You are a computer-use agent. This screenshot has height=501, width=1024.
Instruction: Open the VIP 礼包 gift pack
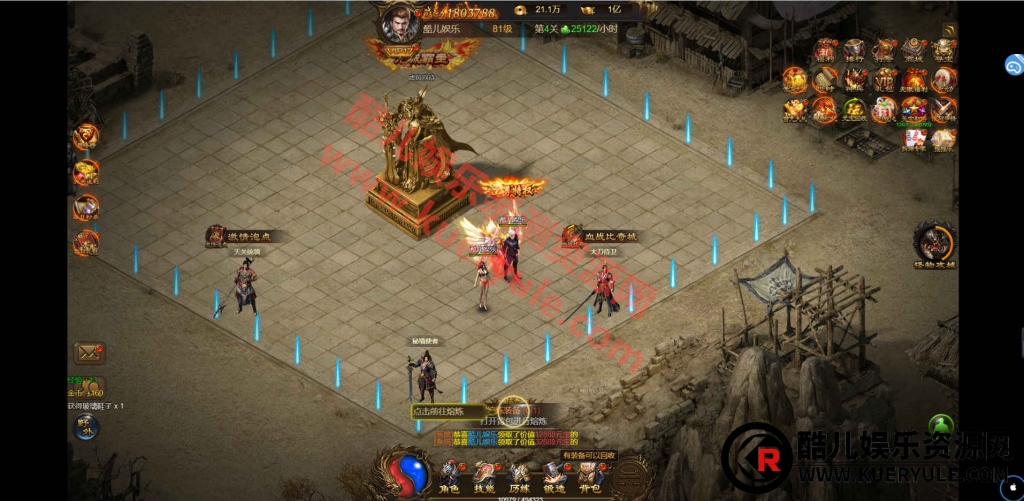pos(885,80)
